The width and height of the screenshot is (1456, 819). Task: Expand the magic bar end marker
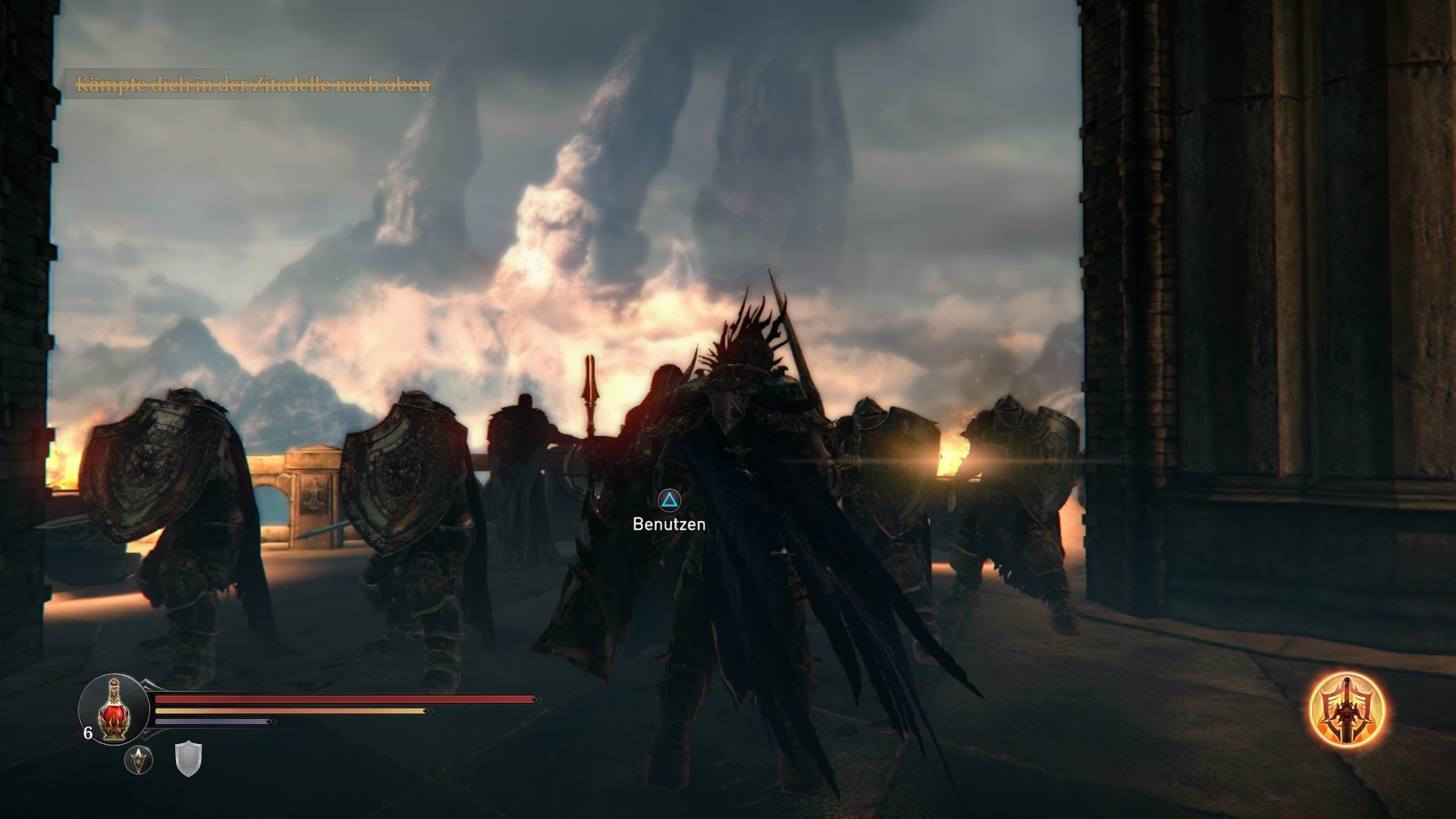[x=270, y=721]
